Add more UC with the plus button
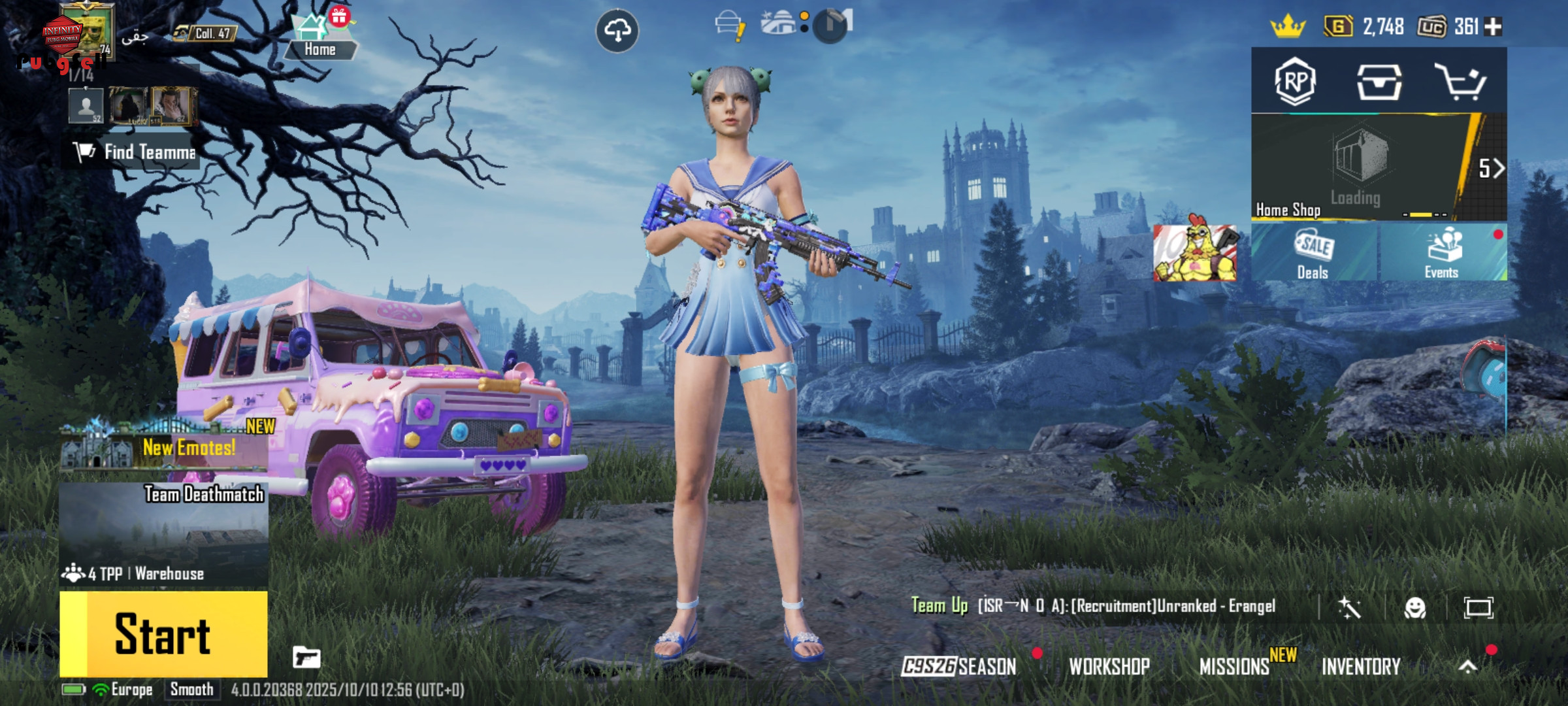Viewport: 1568px width, 706px height. pos(1494,26)
